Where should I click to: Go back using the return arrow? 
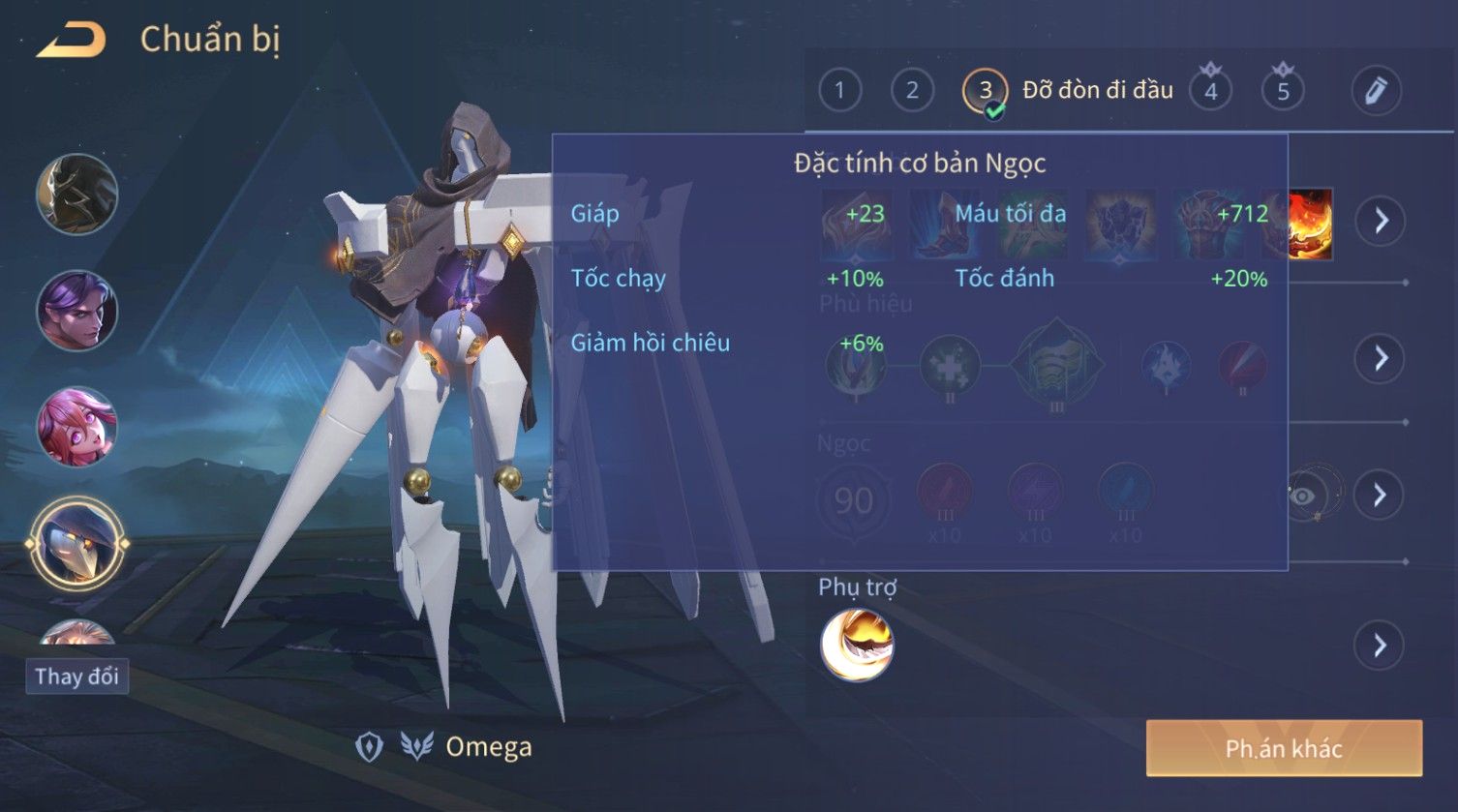pyautogui.click(x=71, y=41)
